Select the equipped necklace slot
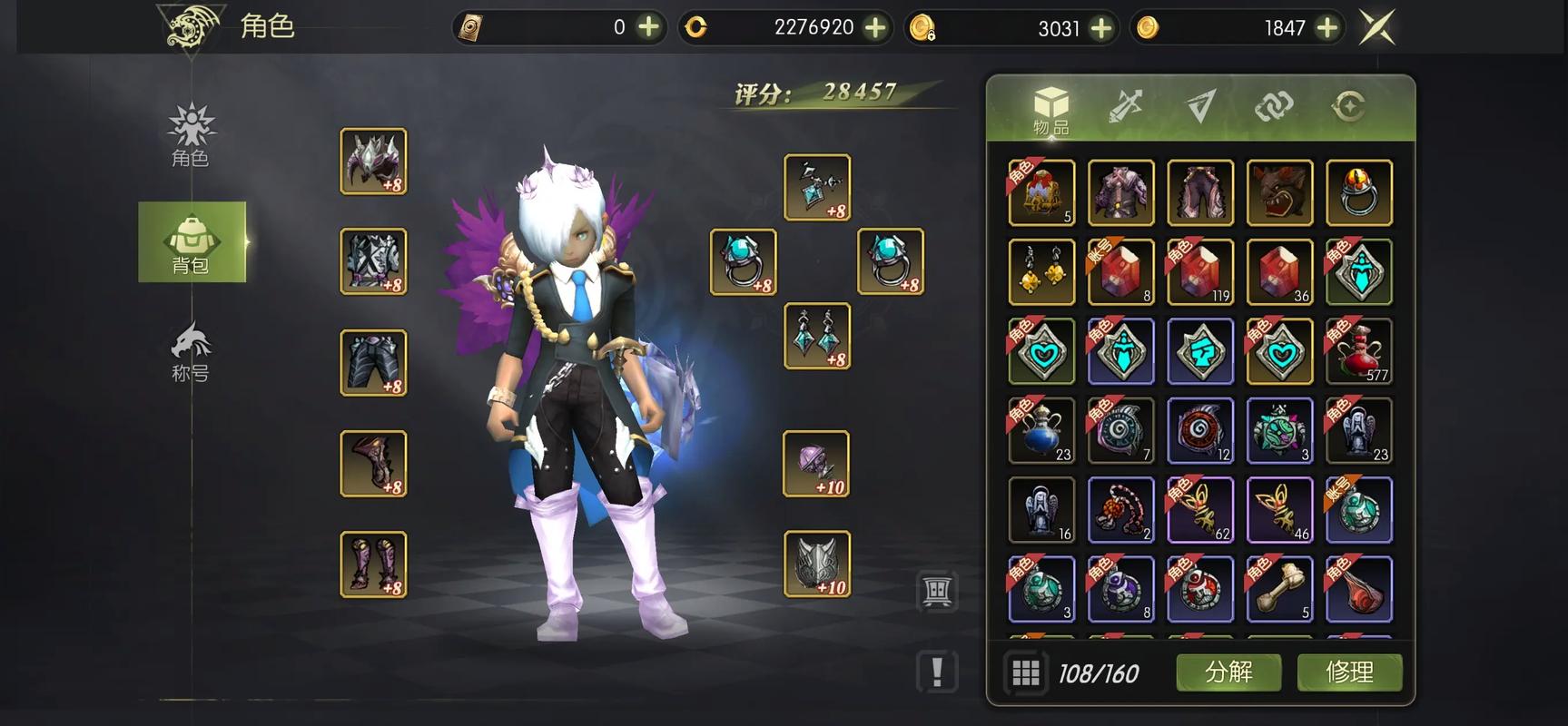Image resolution: width=1568 pixels, height=726 pixels. tap(817, 187)
